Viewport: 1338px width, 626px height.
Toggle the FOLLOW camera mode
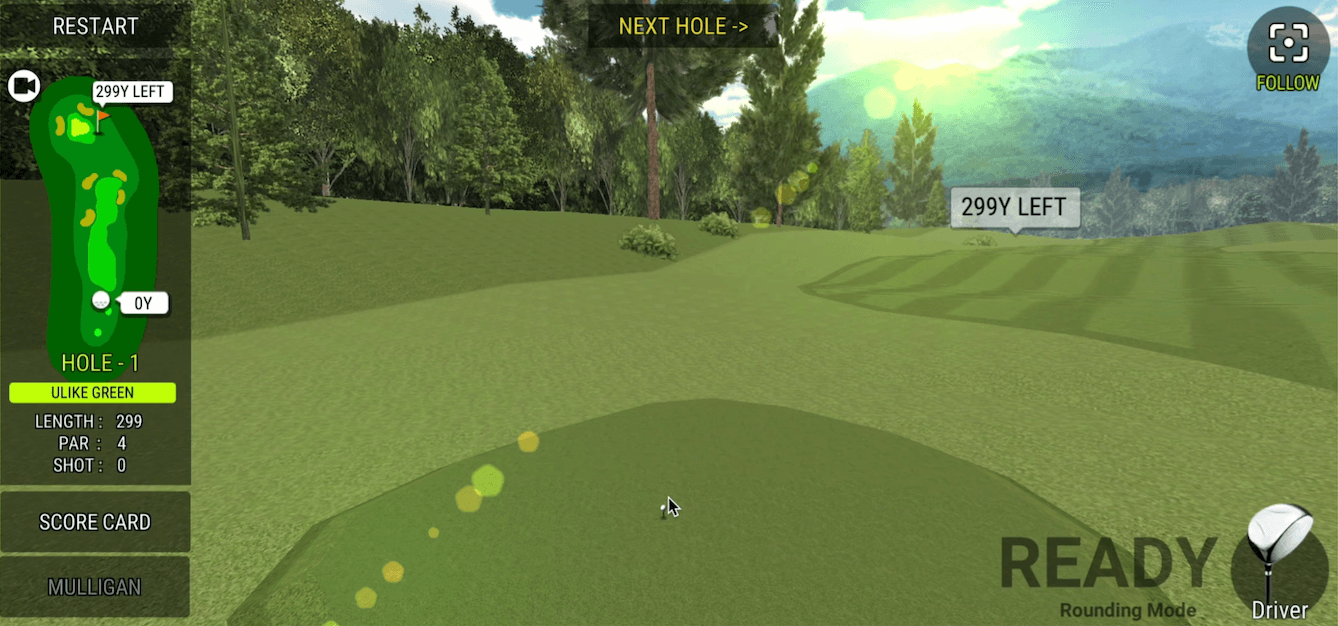[x=1288, y=50]
